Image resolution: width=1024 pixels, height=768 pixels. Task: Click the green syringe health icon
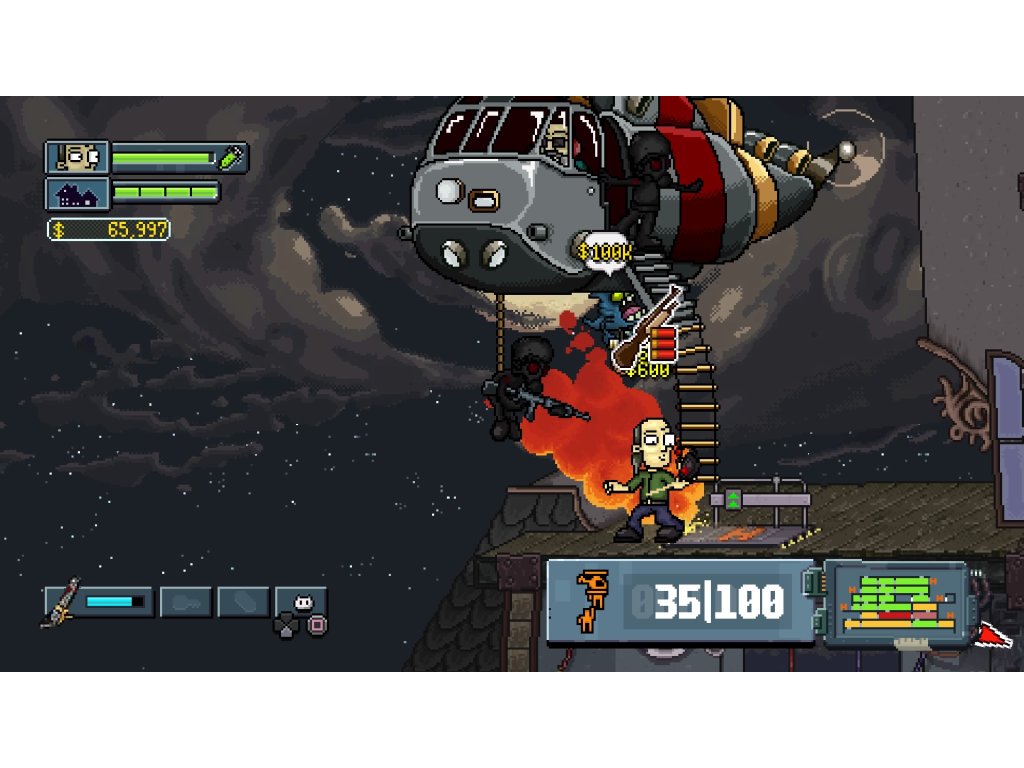pyautogui.click(x=232, y=157)
